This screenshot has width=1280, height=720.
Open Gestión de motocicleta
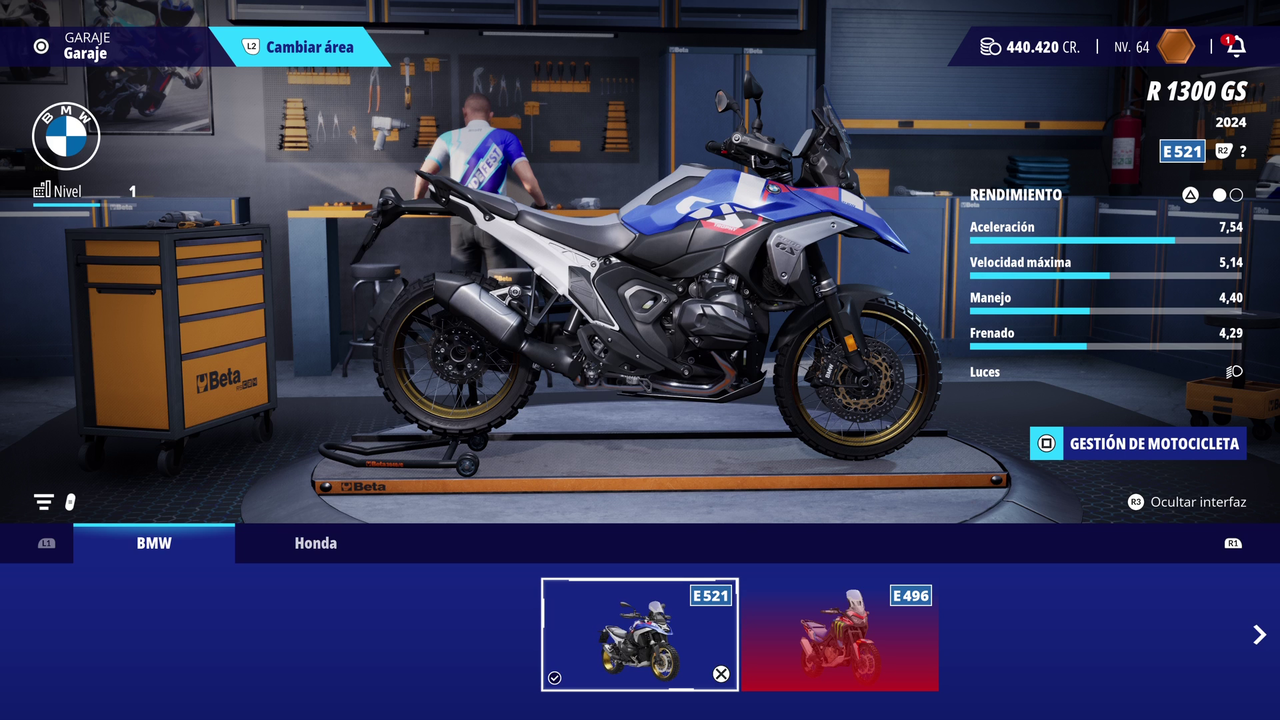click(1138, 443)
